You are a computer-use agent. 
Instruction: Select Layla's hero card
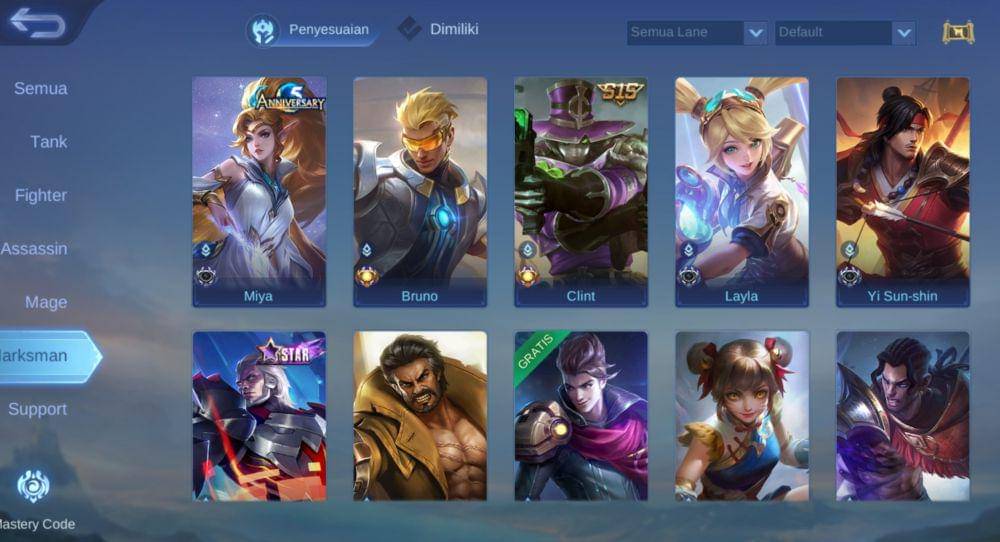point(742,190)
